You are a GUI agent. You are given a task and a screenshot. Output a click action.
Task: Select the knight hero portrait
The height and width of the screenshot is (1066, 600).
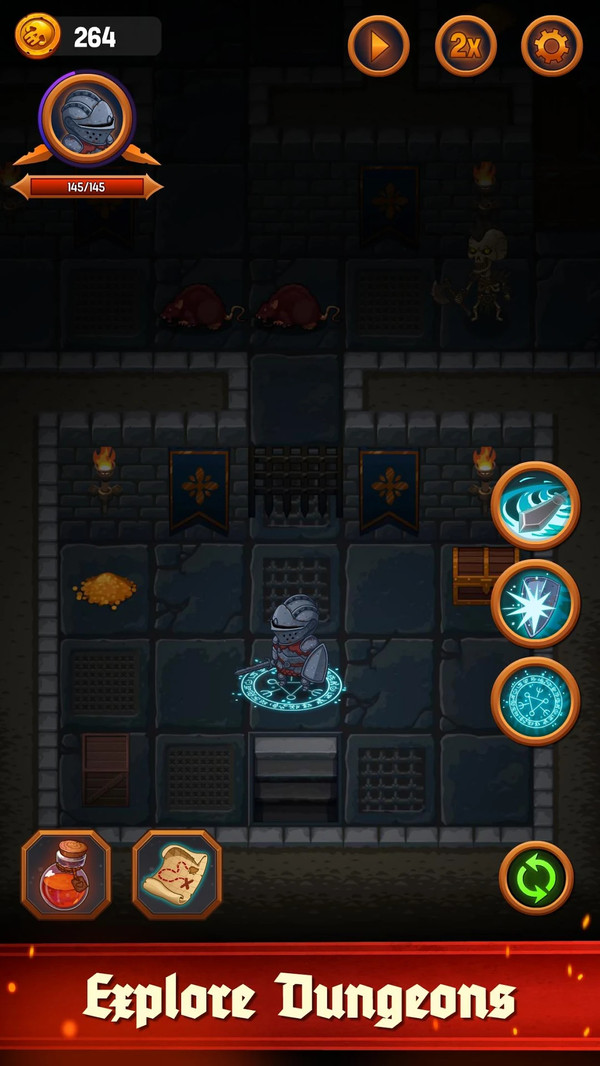[x=86, y=119]
